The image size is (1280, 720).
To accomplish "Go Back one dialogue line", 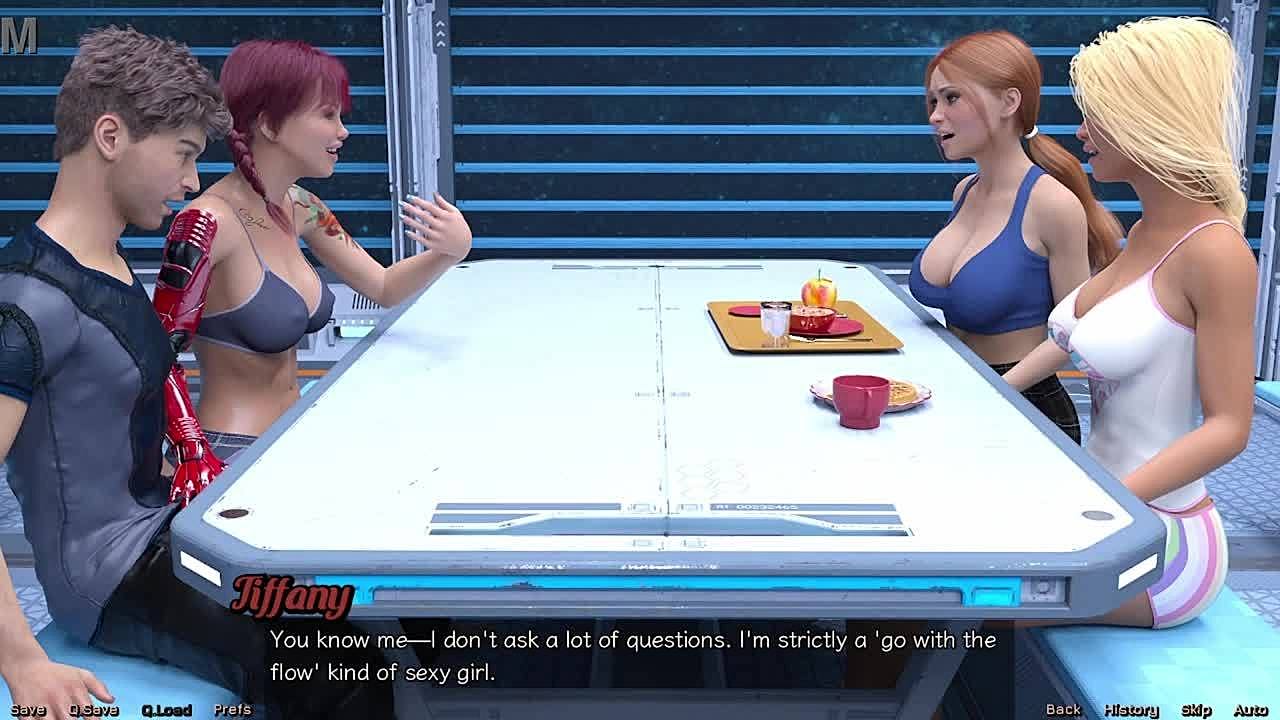I will coord(1063,709).
